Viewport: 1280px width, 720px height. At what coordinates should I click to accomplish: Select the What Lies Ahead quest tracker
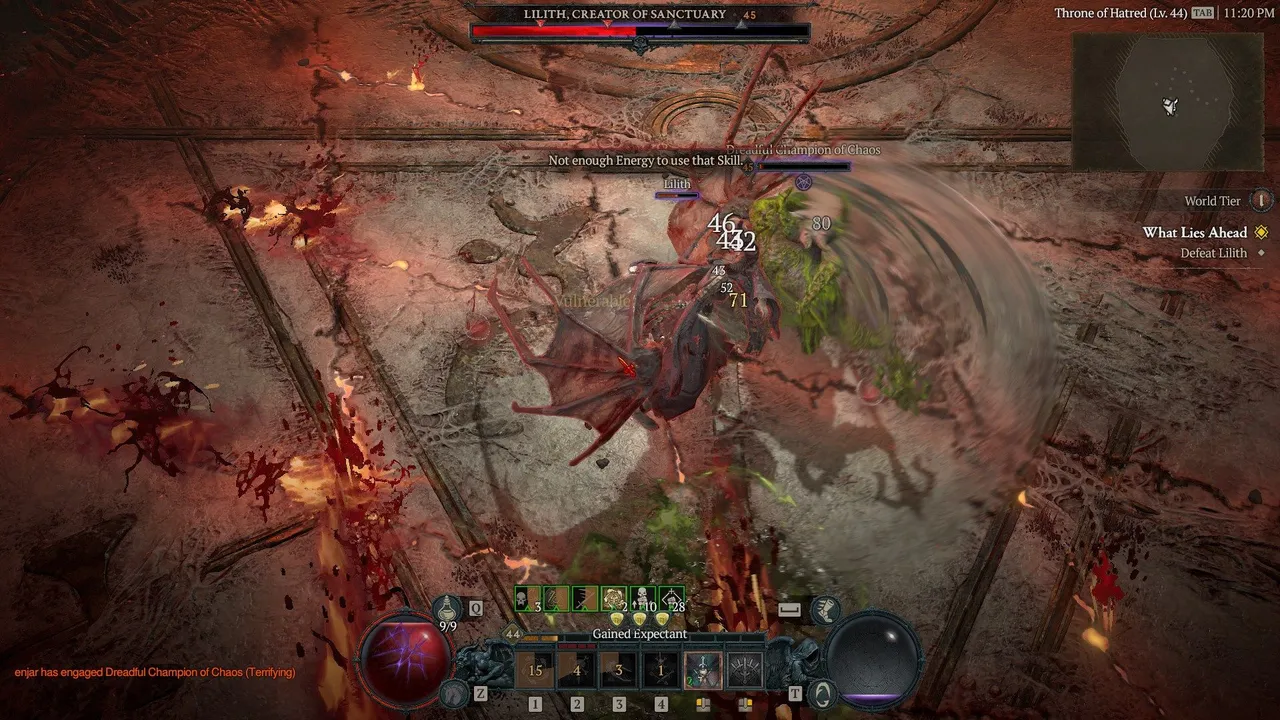(1195, 233)
